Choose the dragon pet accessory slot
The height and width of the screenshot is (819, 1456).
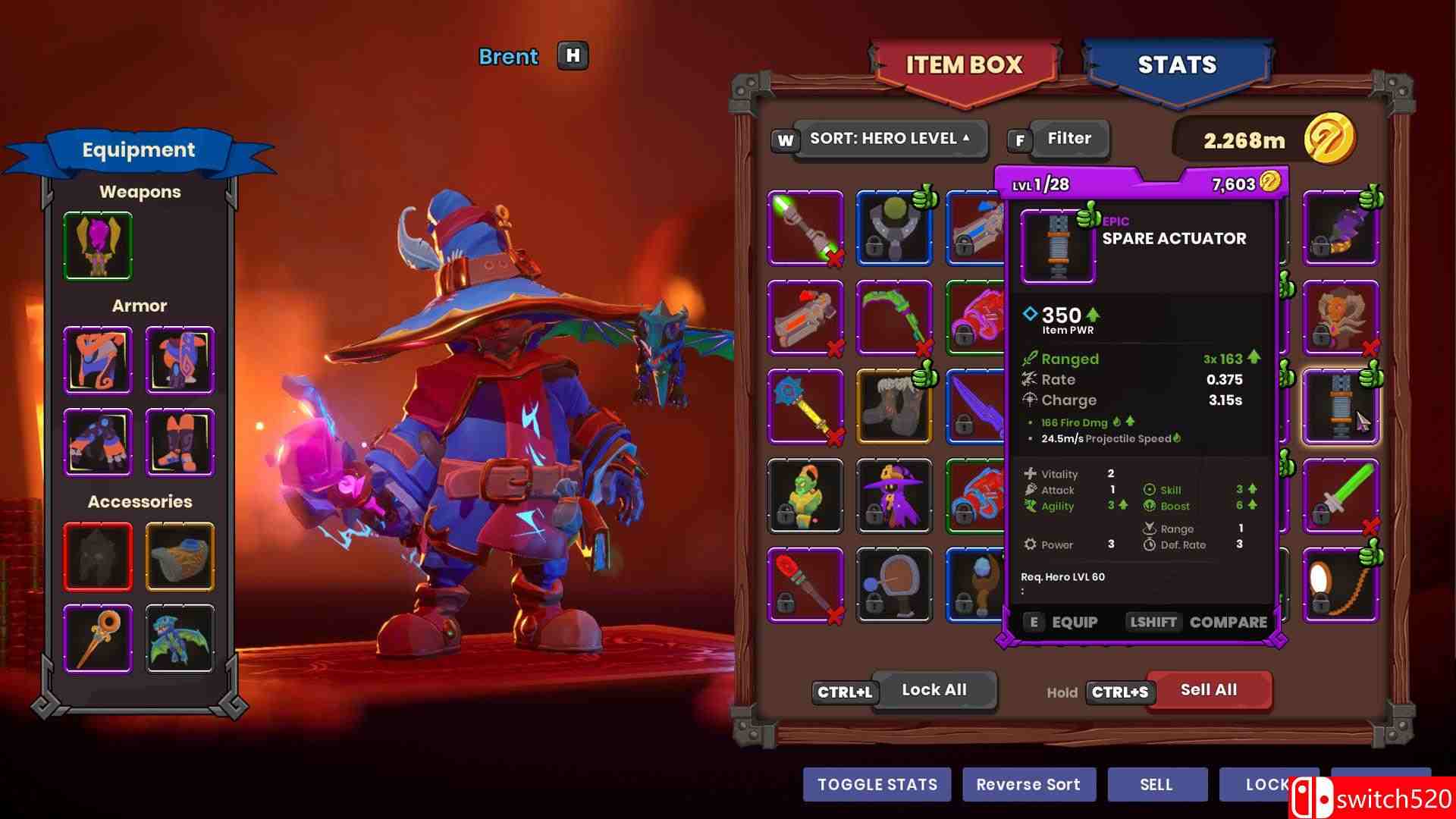(x=180, y=638)
